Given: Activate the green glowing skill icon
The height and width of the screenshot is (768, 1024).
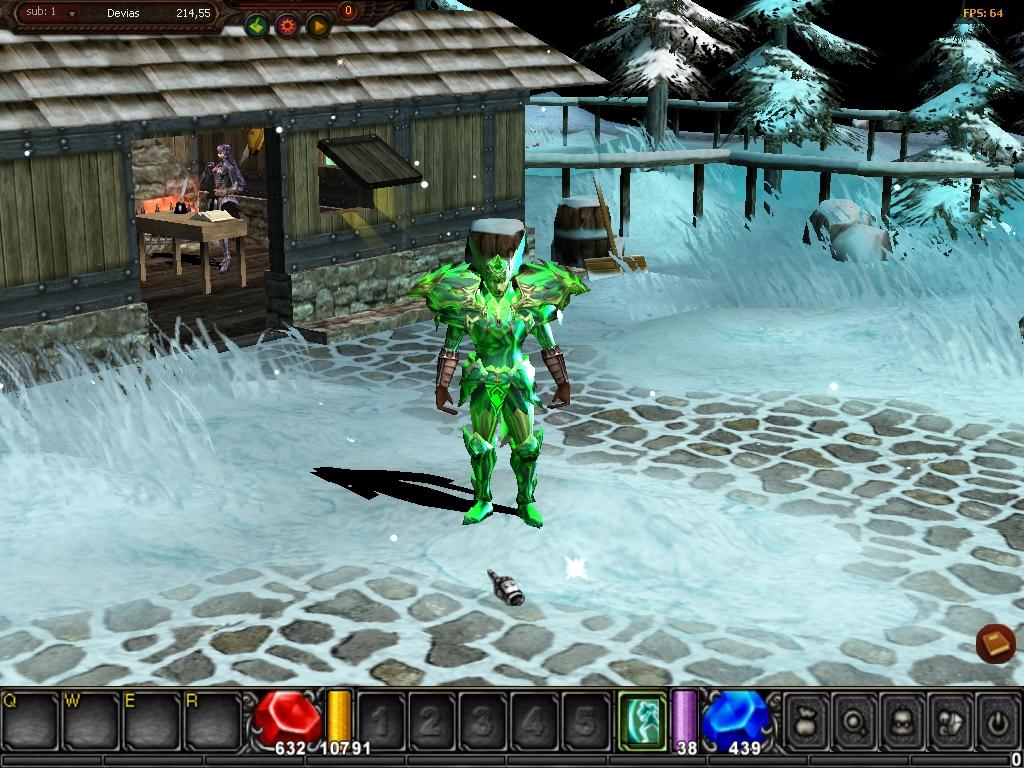Looking at the screenshot, I should [641, 720].
